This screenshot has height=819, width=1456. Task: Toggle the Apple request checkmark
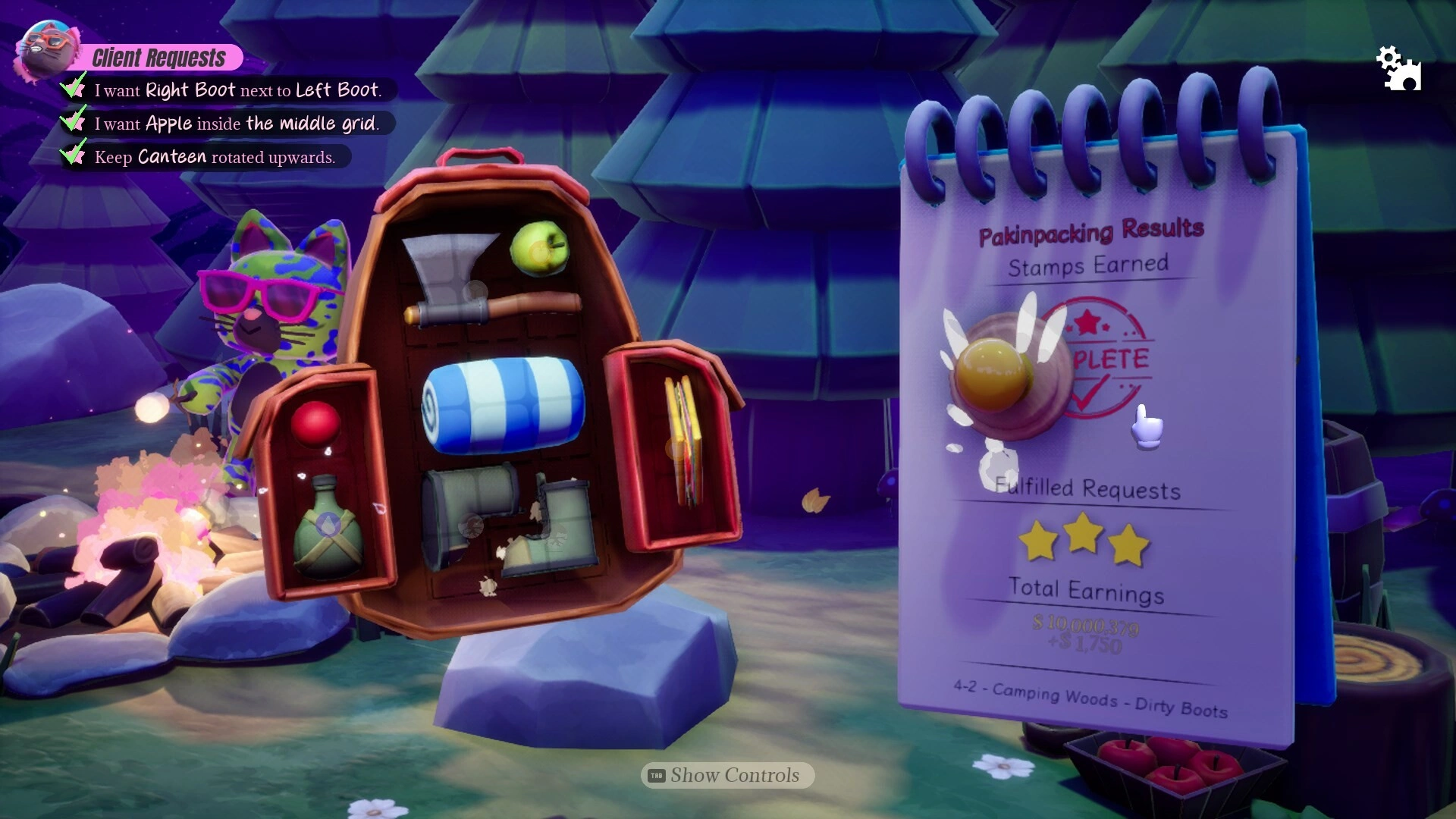point(72,122)
